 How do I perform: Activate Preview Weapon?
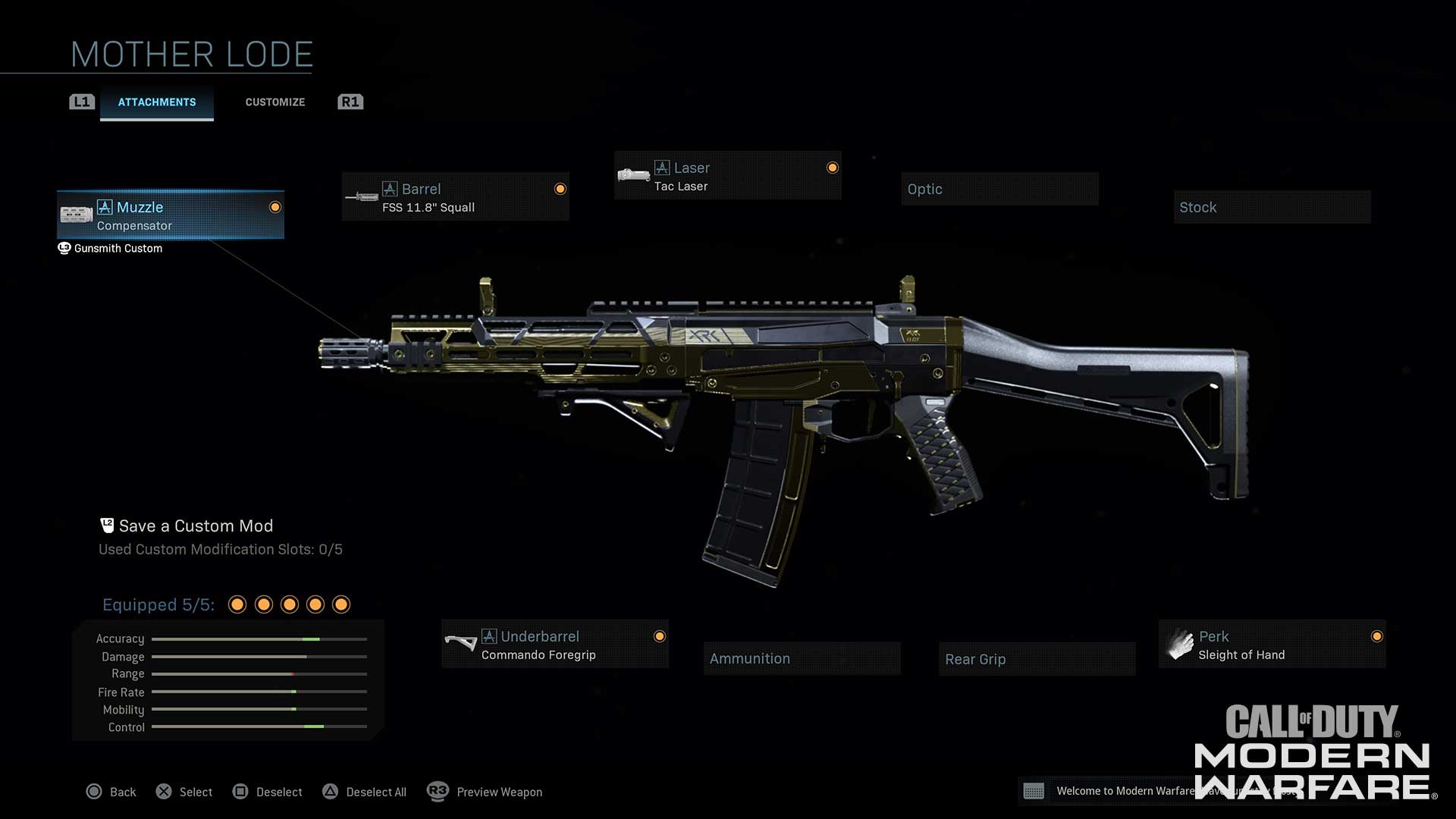[x=485, y=792]
